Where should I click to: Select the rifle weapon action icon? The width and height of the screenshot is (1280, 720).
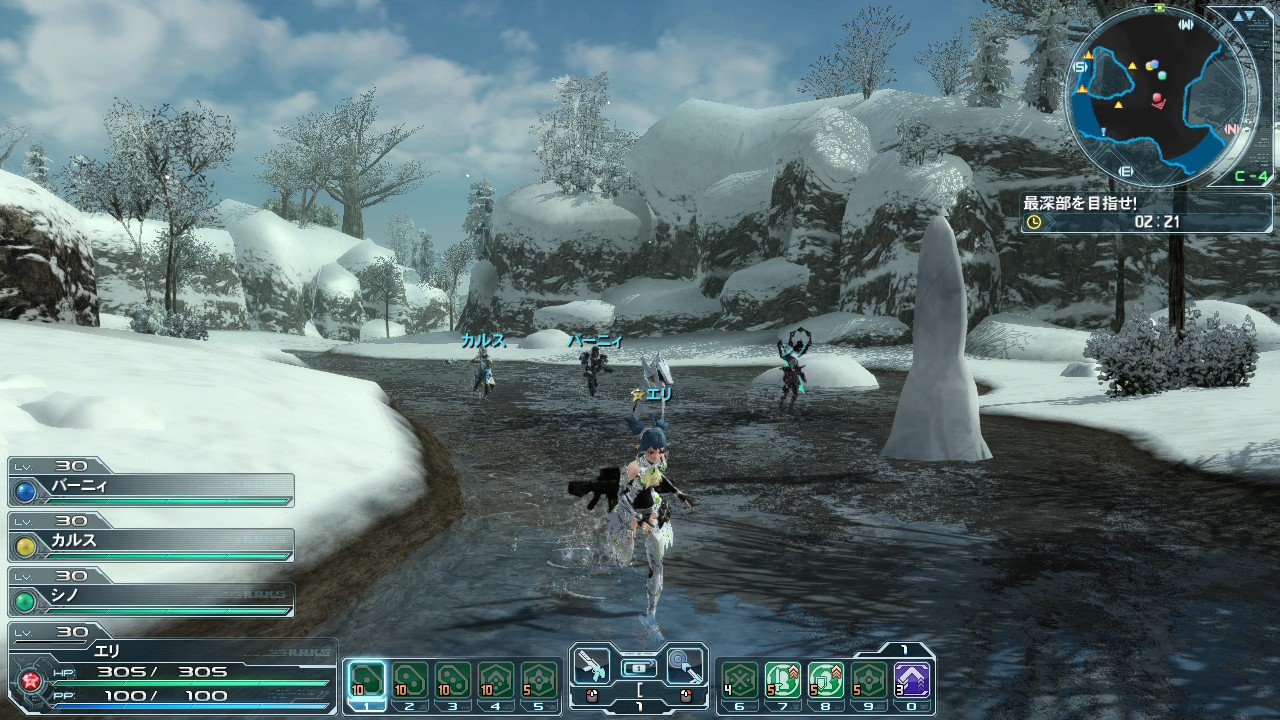coord(594,664)
